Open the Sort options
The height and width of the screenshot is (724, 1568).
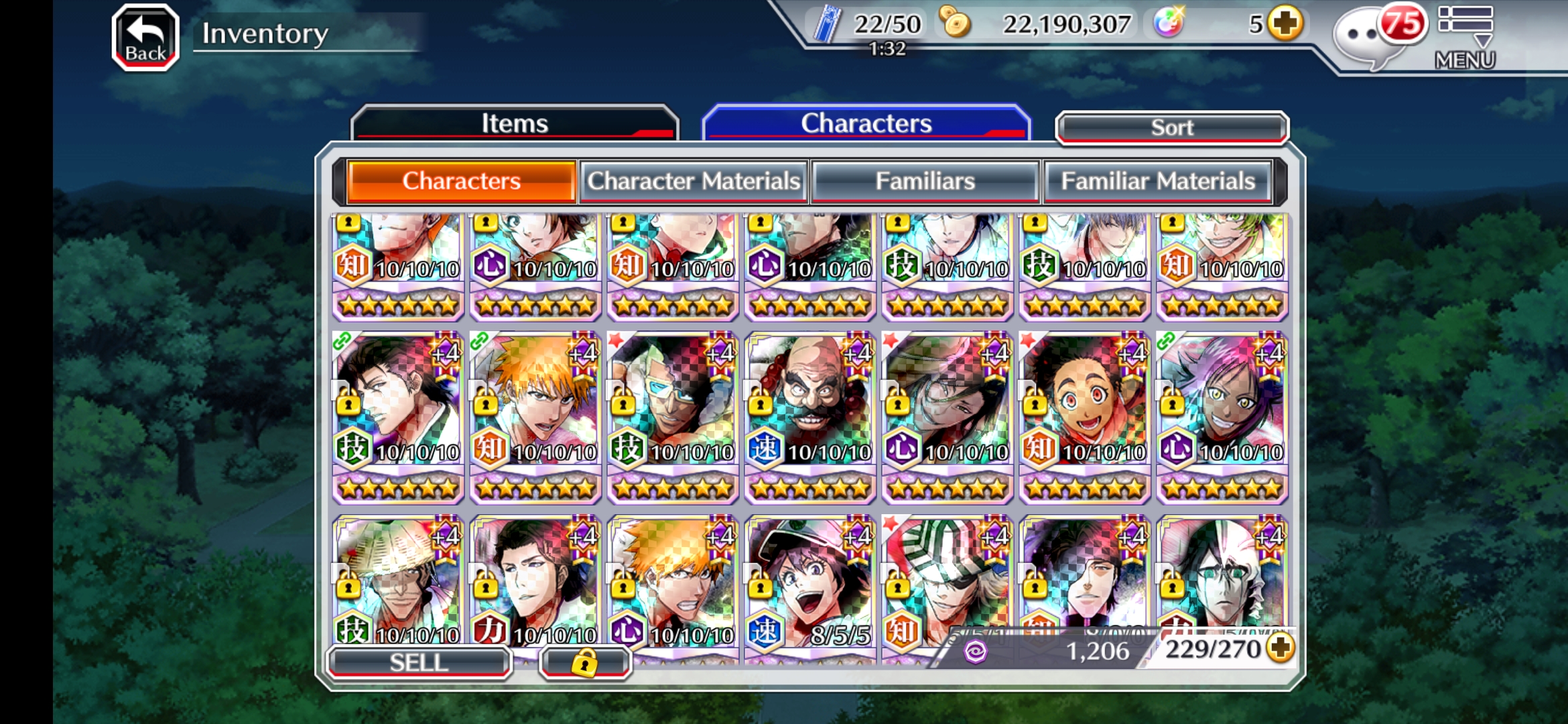click(x=1171, y=127)
